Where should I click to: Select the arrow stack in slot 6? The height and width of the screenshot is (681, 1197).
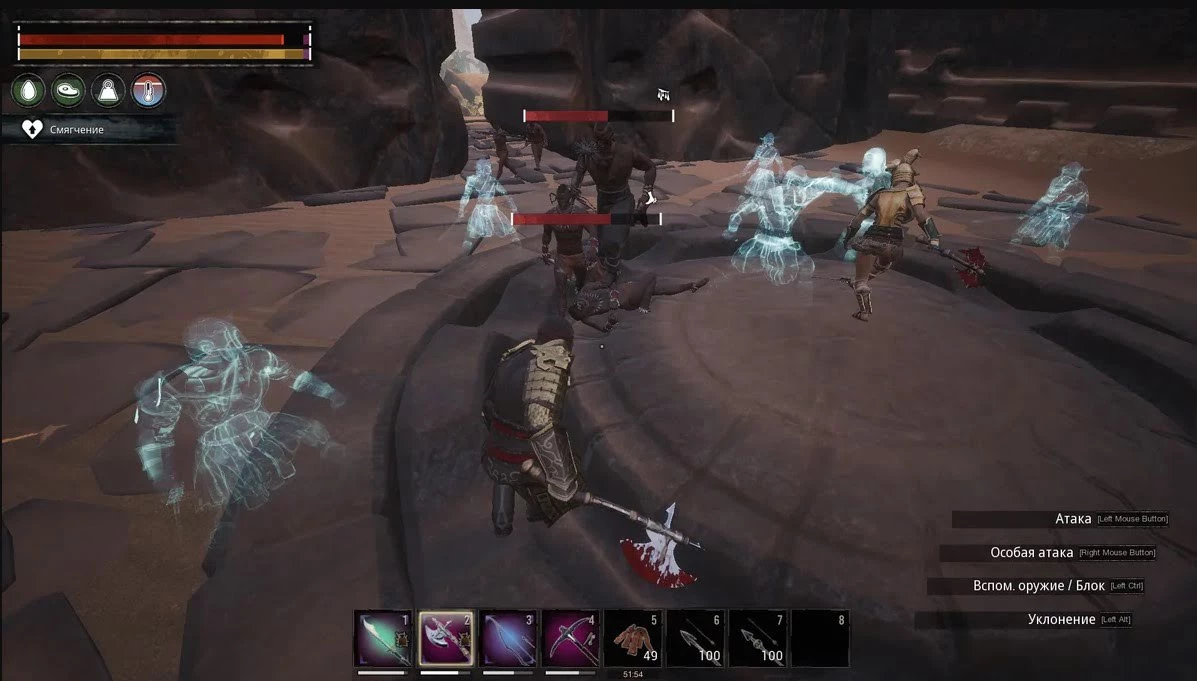click(x=695, y=639)
